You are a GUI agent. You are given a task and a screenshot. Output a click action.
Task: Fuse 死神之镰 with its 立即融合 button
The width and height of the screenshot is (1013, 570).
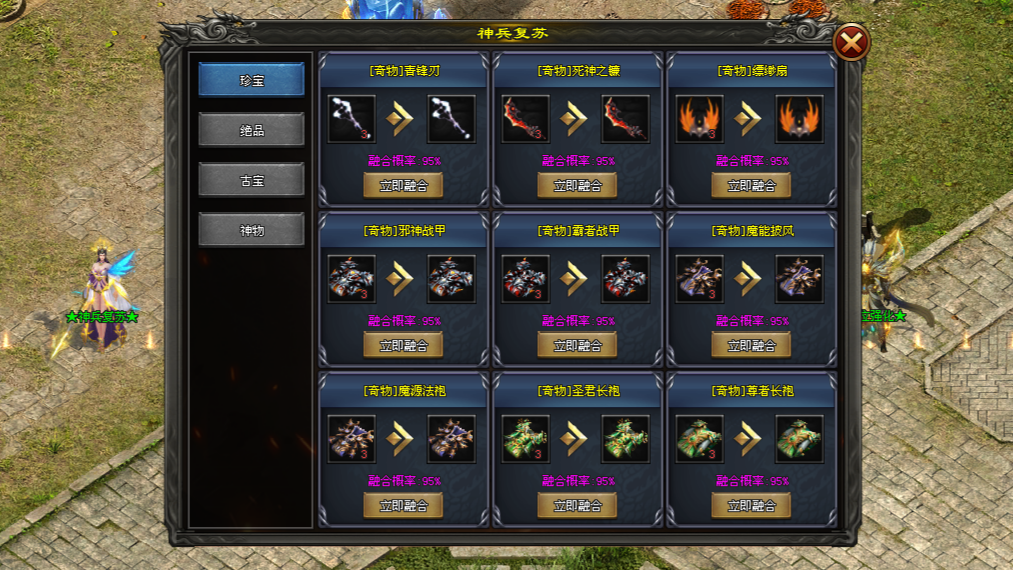(577, 185)
